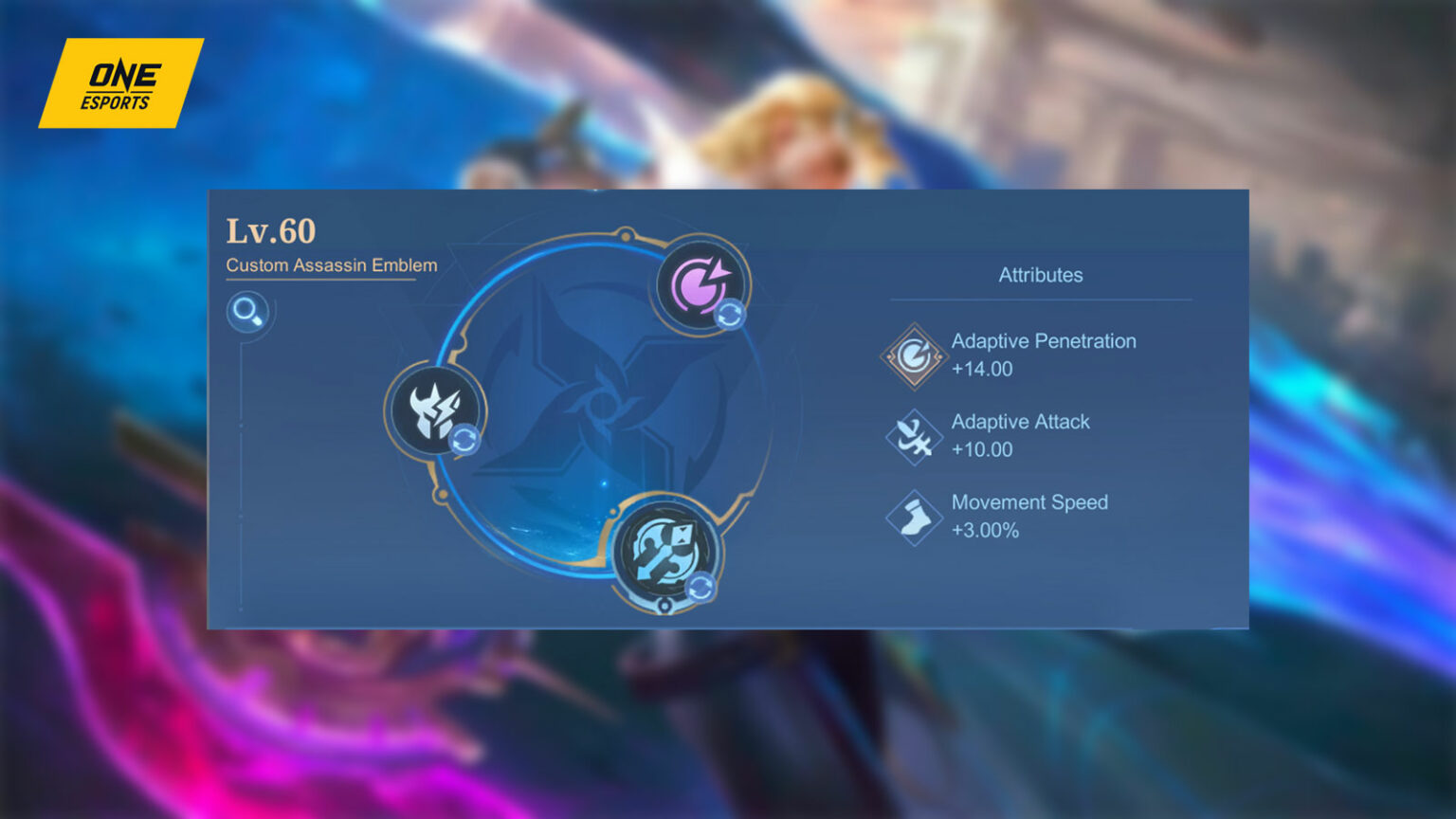Click the ONE Esports logo
Screen dimensions: 1456x819
(121, 82)
